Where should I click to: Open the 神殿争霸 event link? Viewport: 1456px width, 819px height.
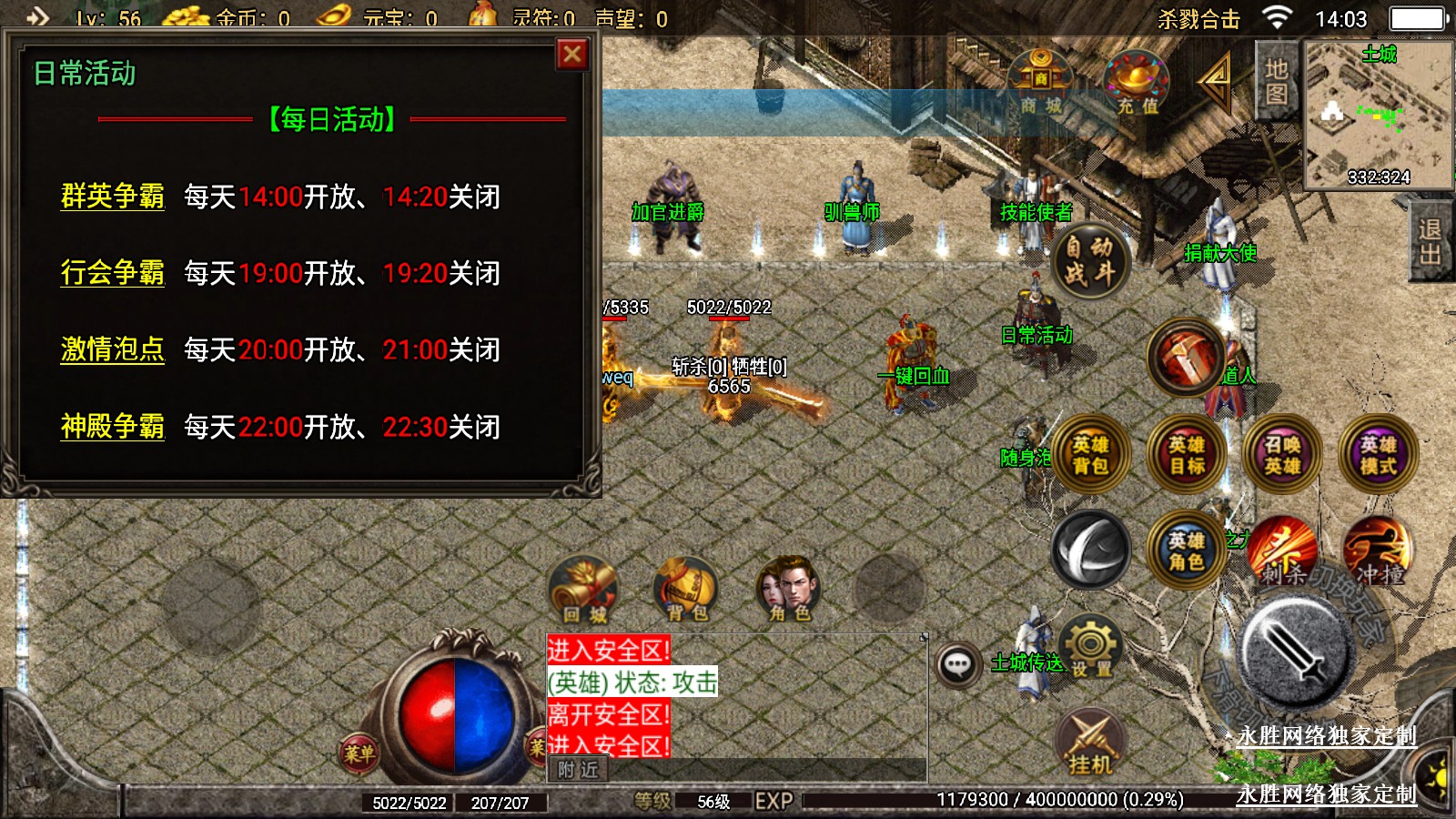[113, 427]
